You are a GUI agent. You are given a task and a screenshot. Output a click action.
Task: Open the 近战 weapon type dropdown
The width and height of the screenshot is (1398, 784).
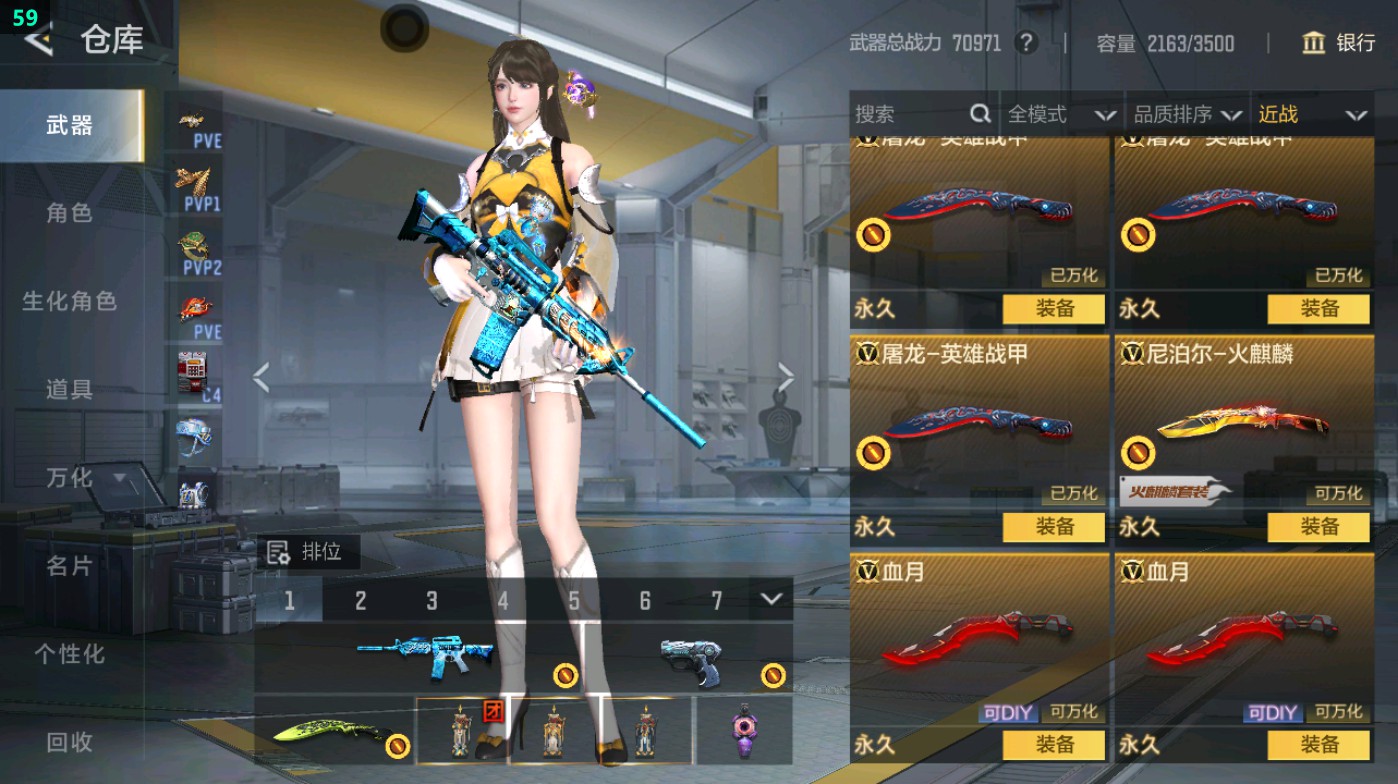click(x=1315, y=115)
